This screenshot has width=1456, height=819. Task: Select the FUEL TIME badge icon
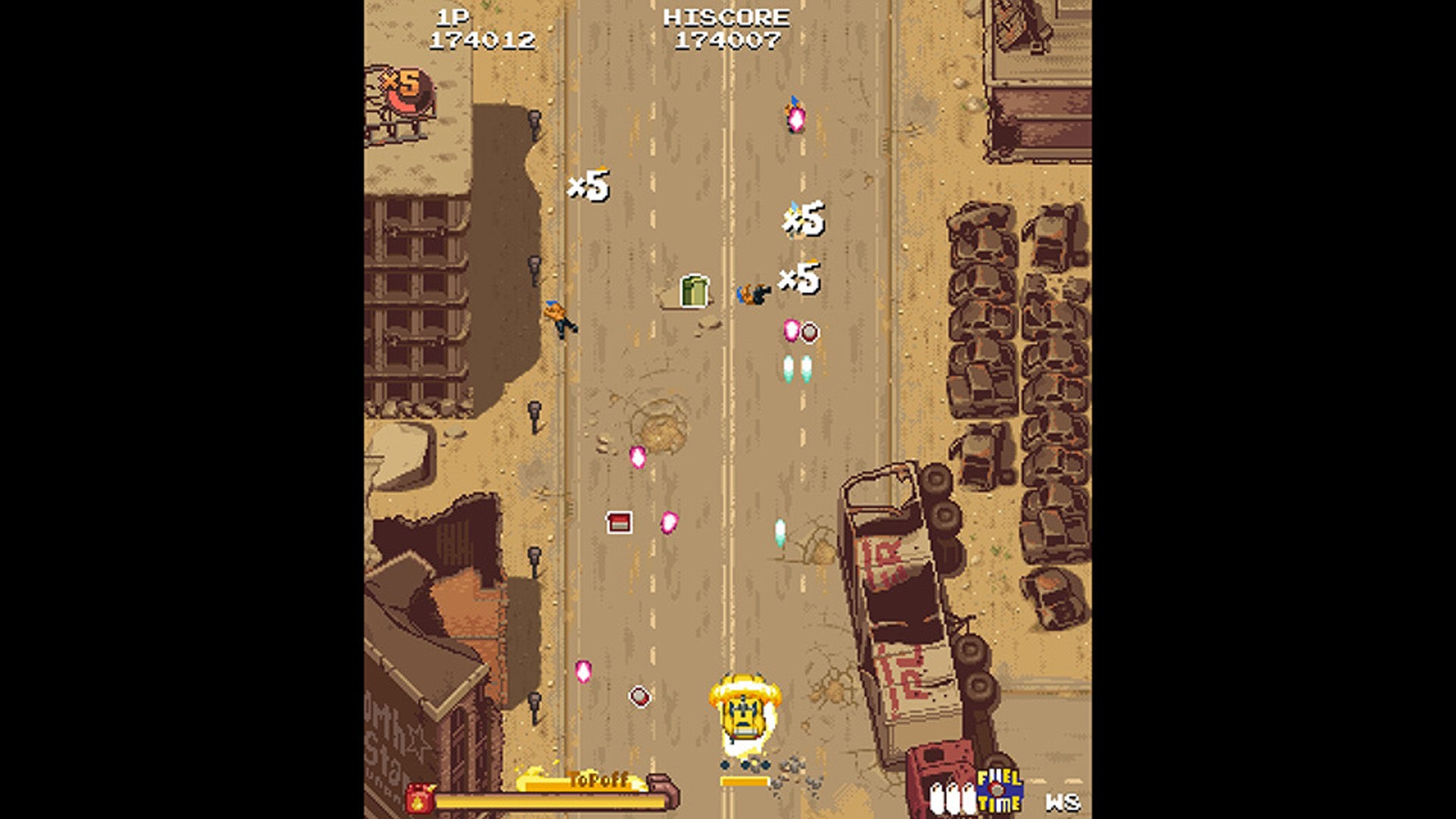click(x=1003, y=791)
